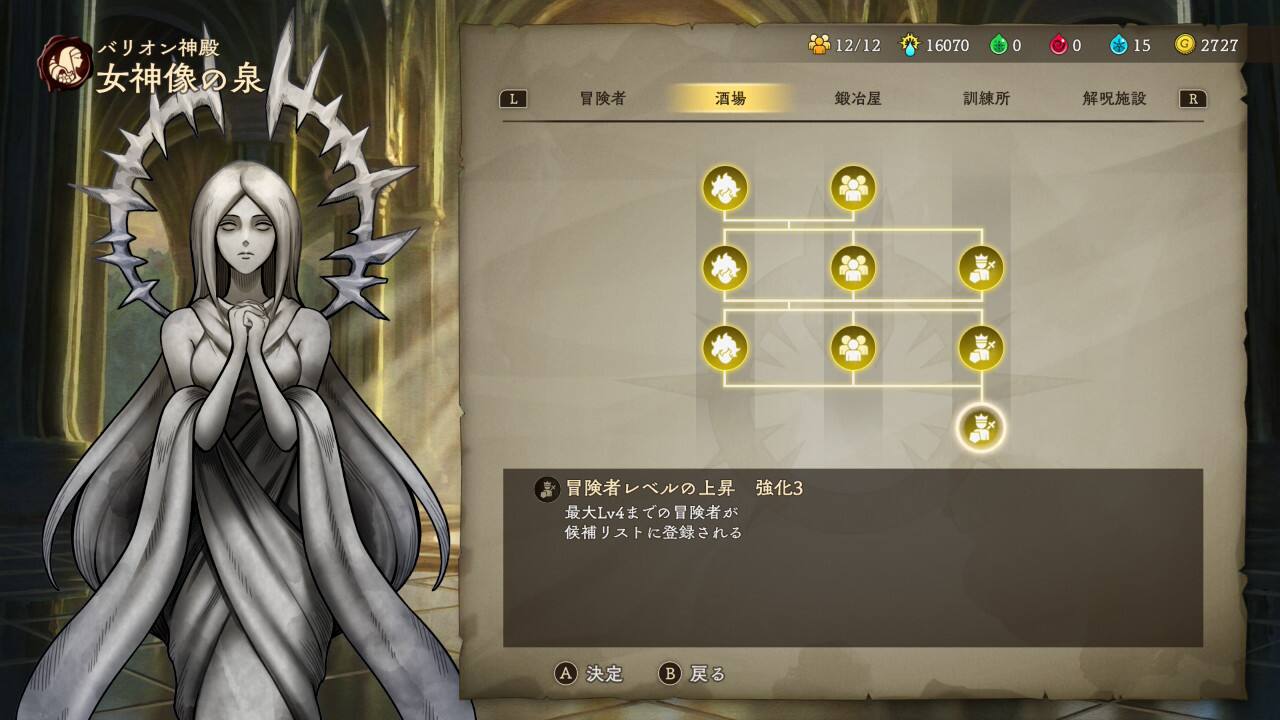Choose the glowing 冒険者レベルの上昇 強化3 node
Image resolution: width=1280 pixels, height=720 pixels.
tap(981, 428)
